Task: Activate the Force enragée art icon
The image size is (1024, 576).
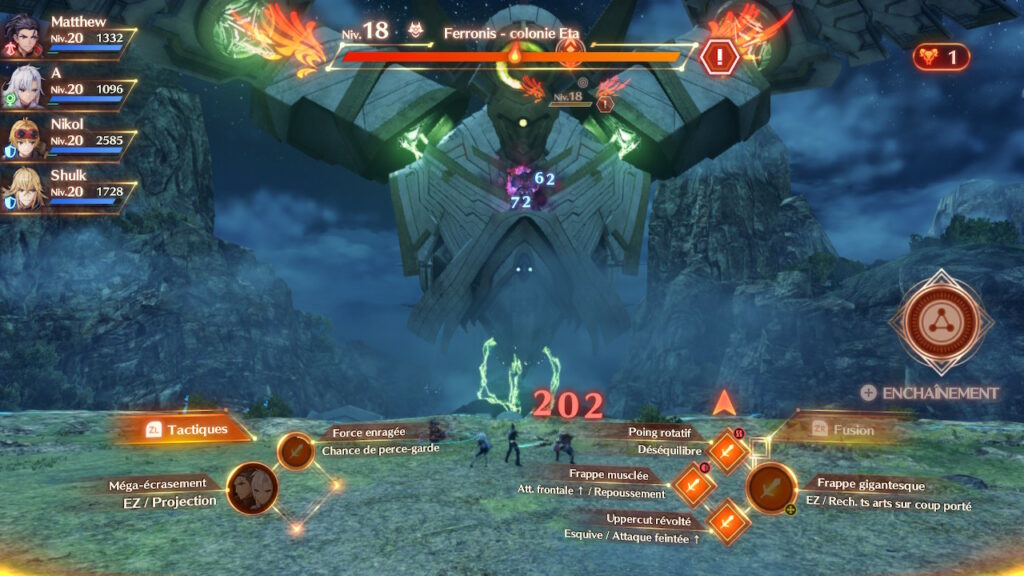Action: pos(295,451)
